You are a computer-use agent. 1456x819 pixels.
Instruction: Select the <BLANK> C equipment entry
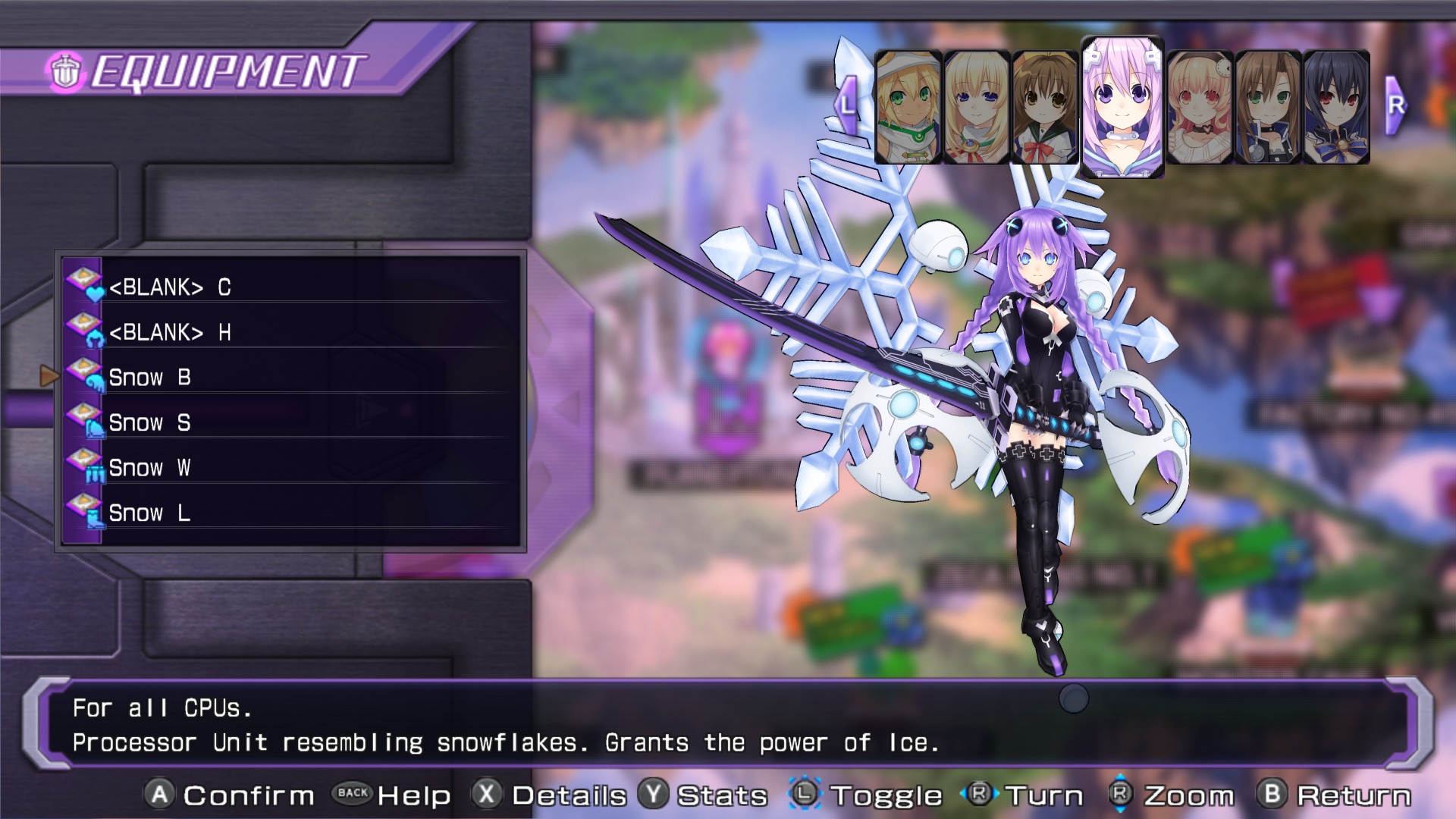click(291, 287)
